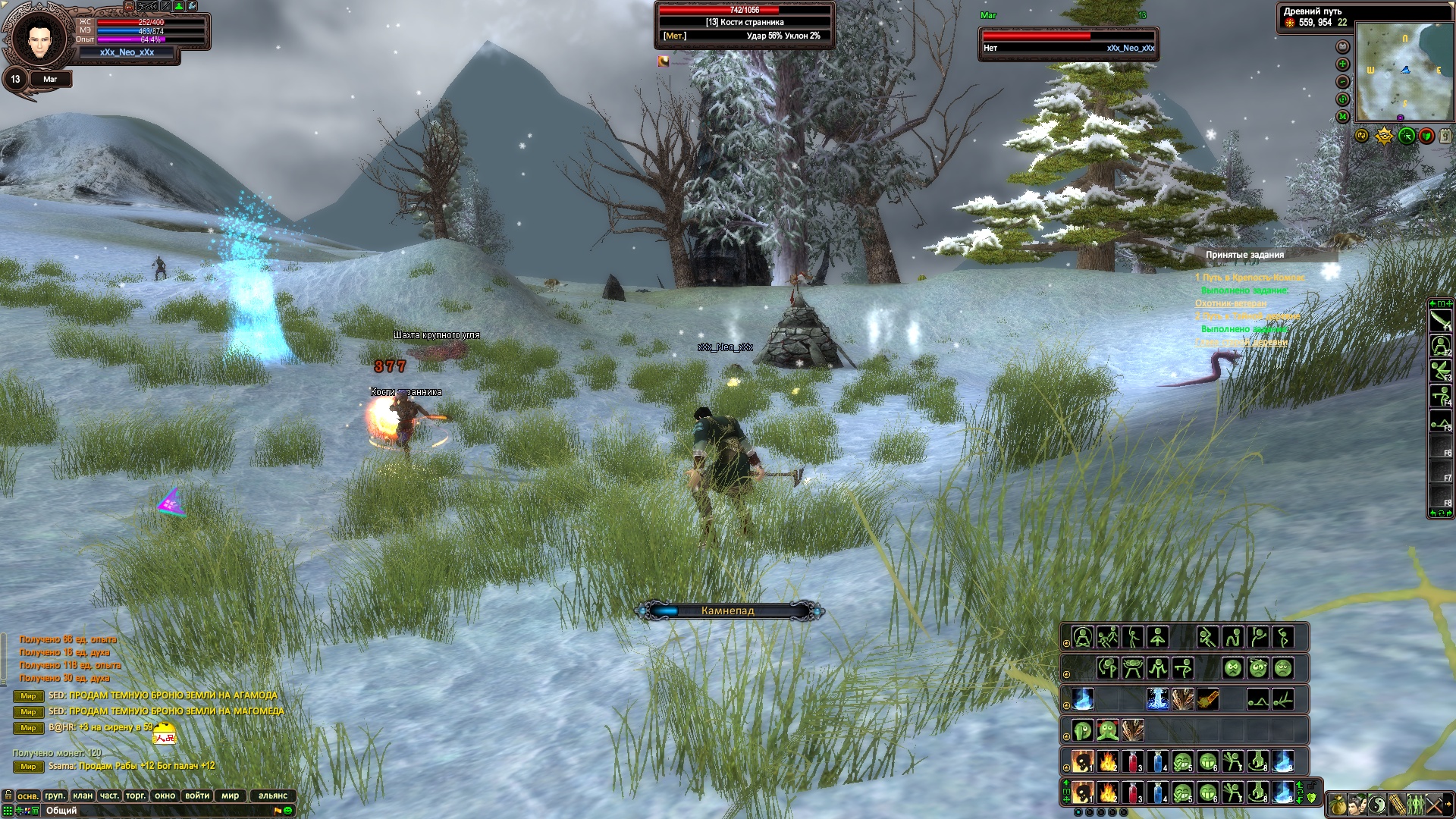Open the crossed hammer tools menu
The height and width of the screenshot is (819, 1456).
(x=1434, y=805)
